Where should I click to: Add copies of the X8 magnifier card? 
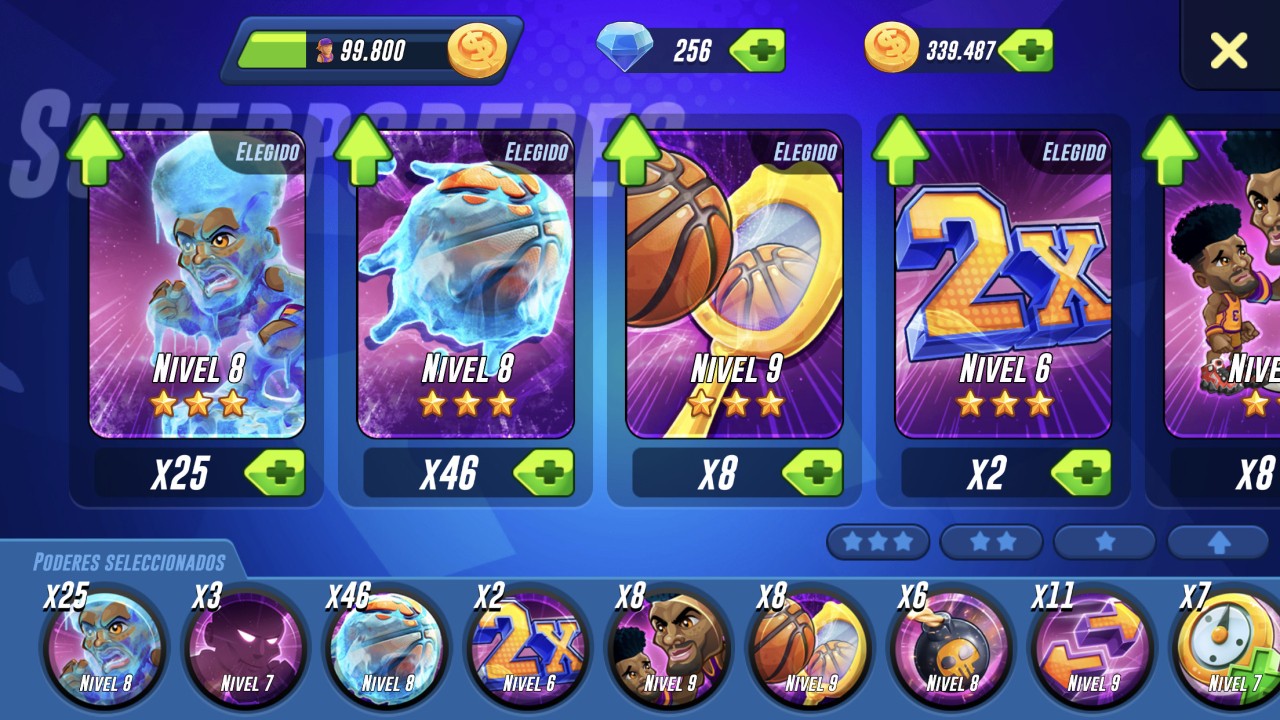813,473
